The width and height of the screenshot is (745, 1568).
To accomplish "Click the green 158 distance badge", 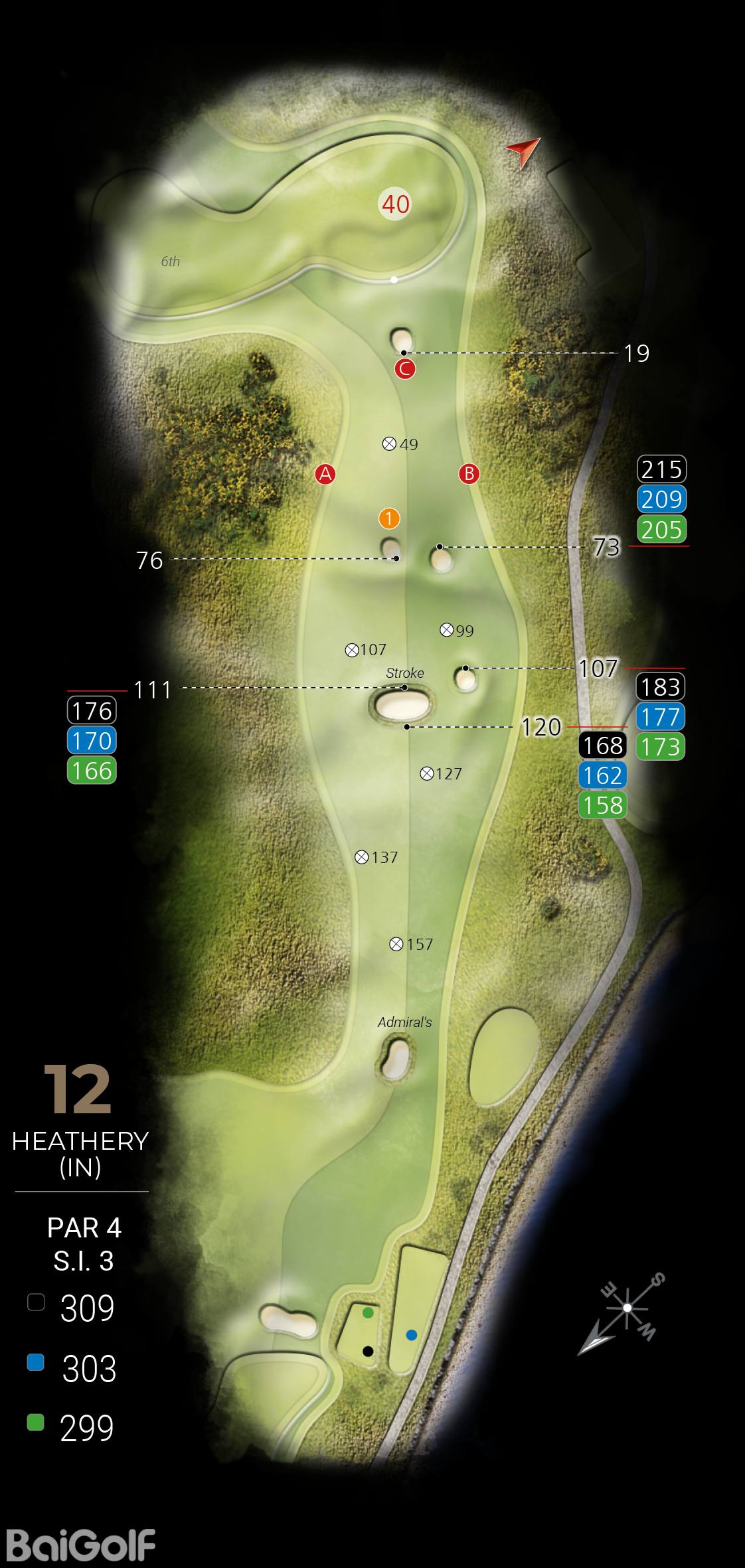I will click(x=603, y=805).
